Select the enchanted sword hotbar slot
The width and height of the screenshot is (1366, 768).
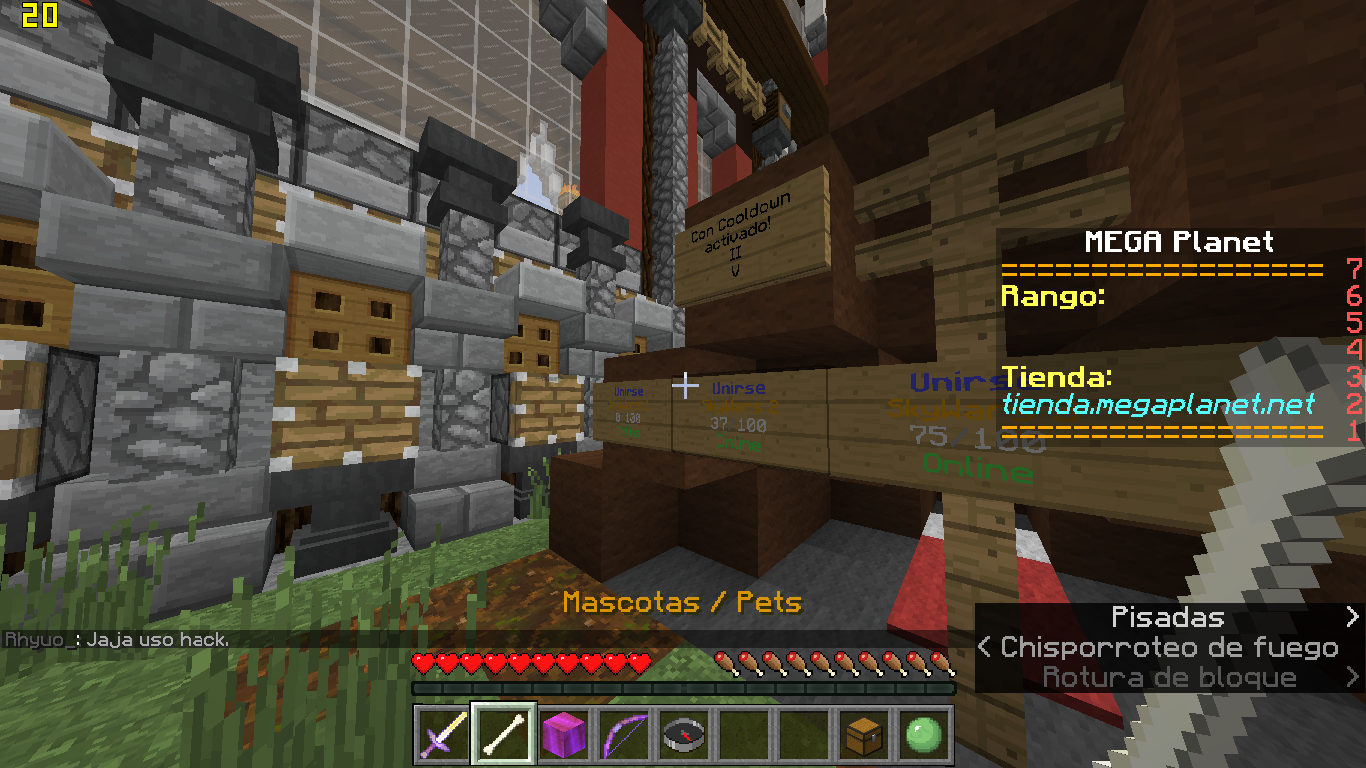click(443, 736)
